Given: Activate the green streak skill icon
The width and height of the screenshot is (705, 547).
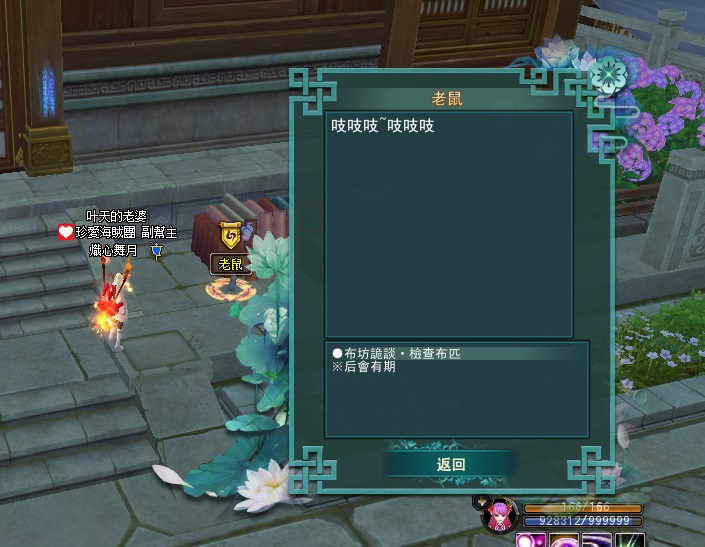Looking at the screenshot, I should point(629,541).
